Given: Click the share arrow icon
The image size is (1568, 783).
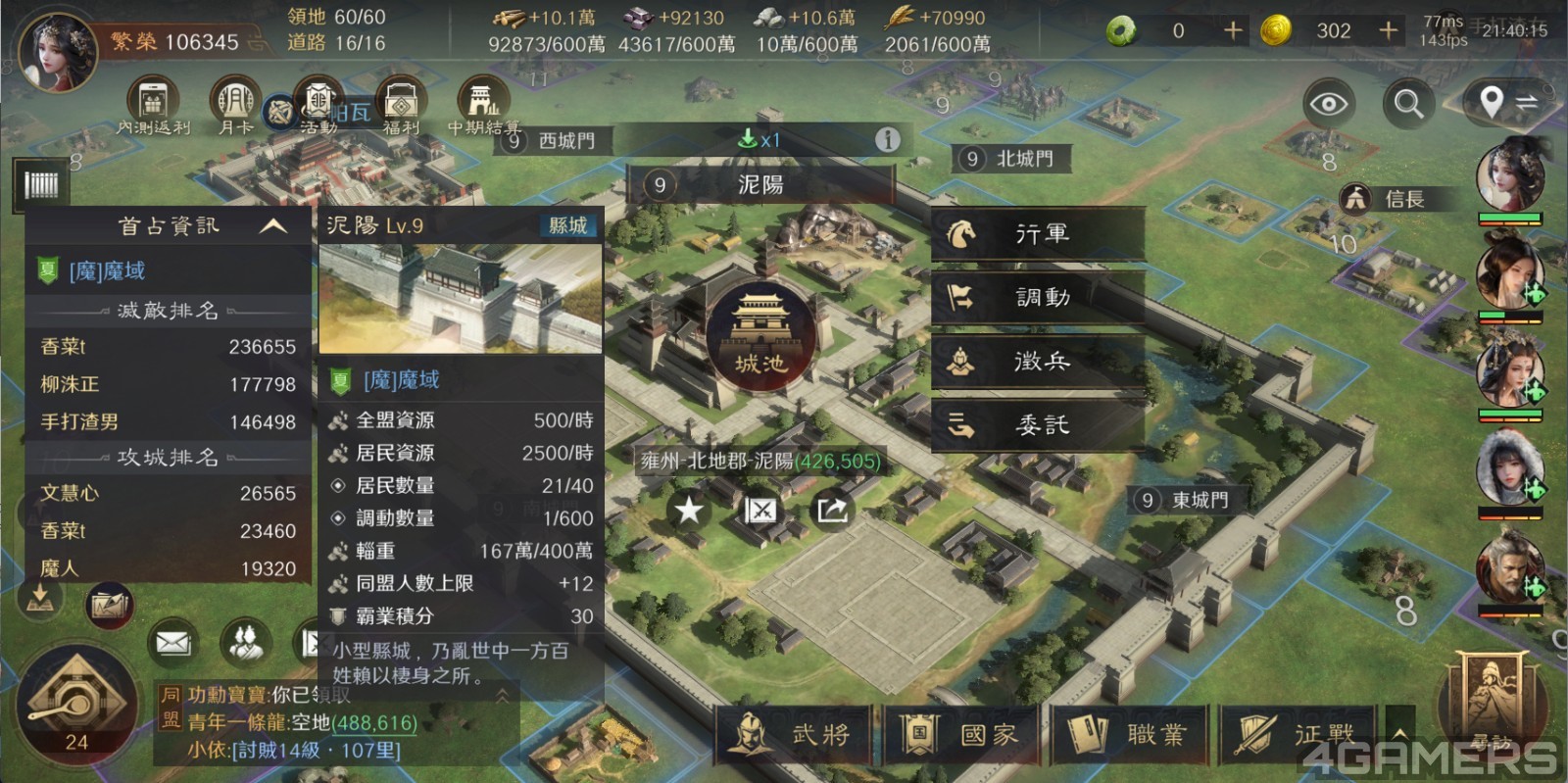Looking at the screenshot, I should [832, 510].
